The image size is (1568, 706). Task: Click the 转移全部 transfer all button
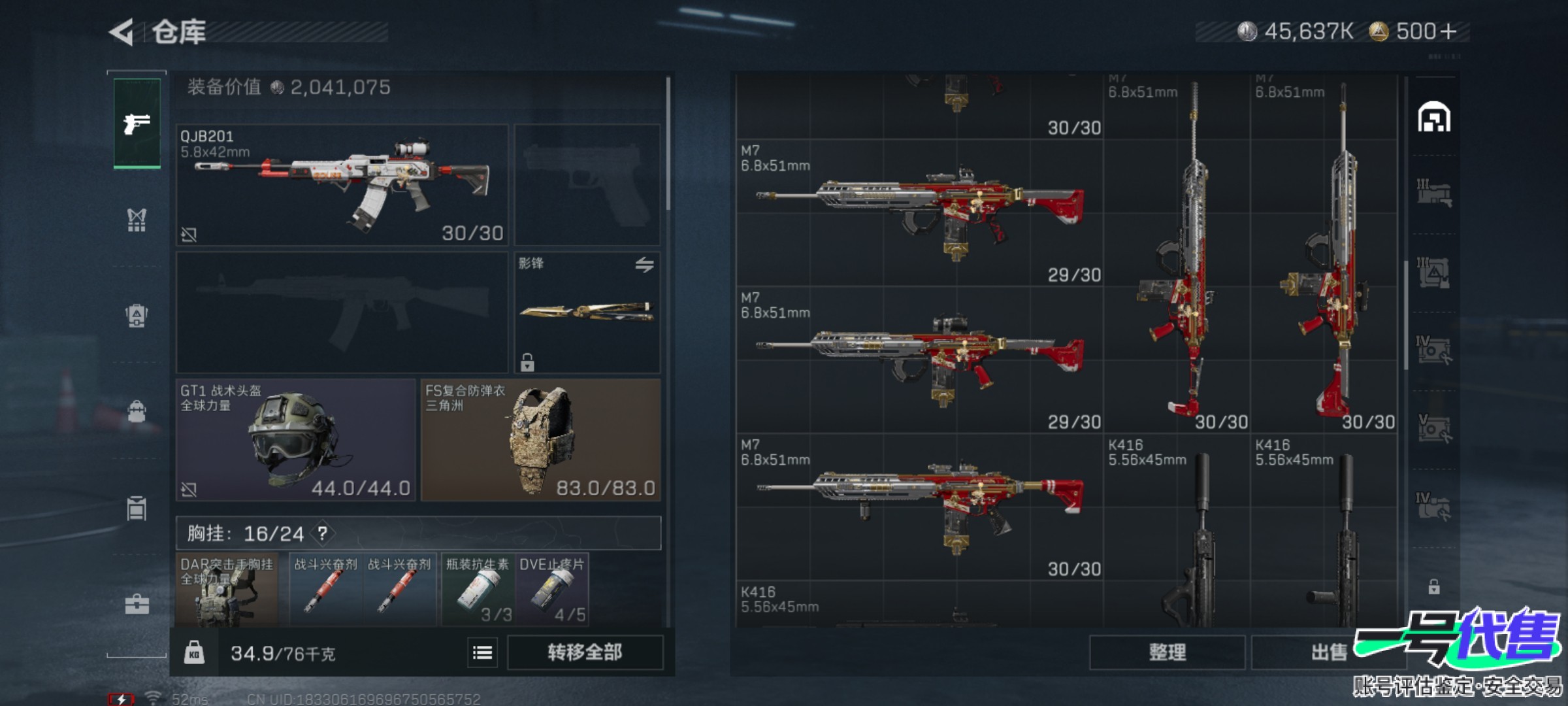click(585, 652)
